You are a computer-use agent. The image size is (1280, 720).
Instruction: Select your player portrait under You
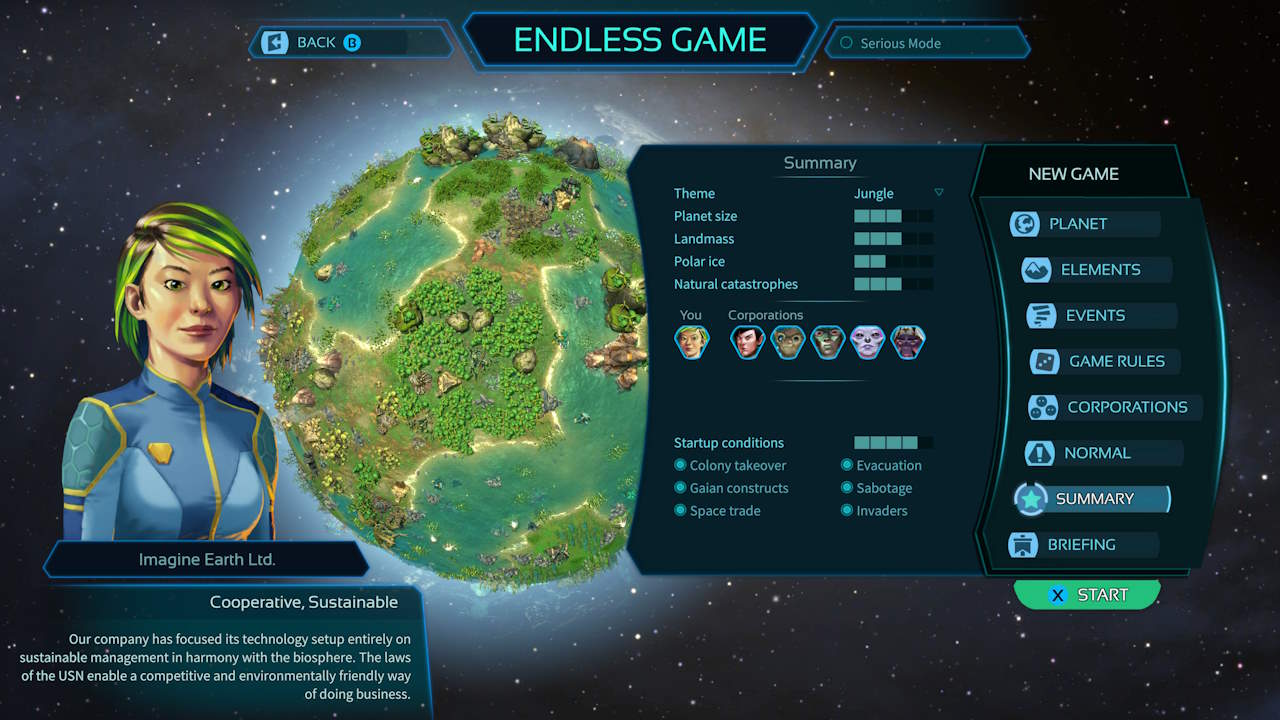click(x=691, y=341)
